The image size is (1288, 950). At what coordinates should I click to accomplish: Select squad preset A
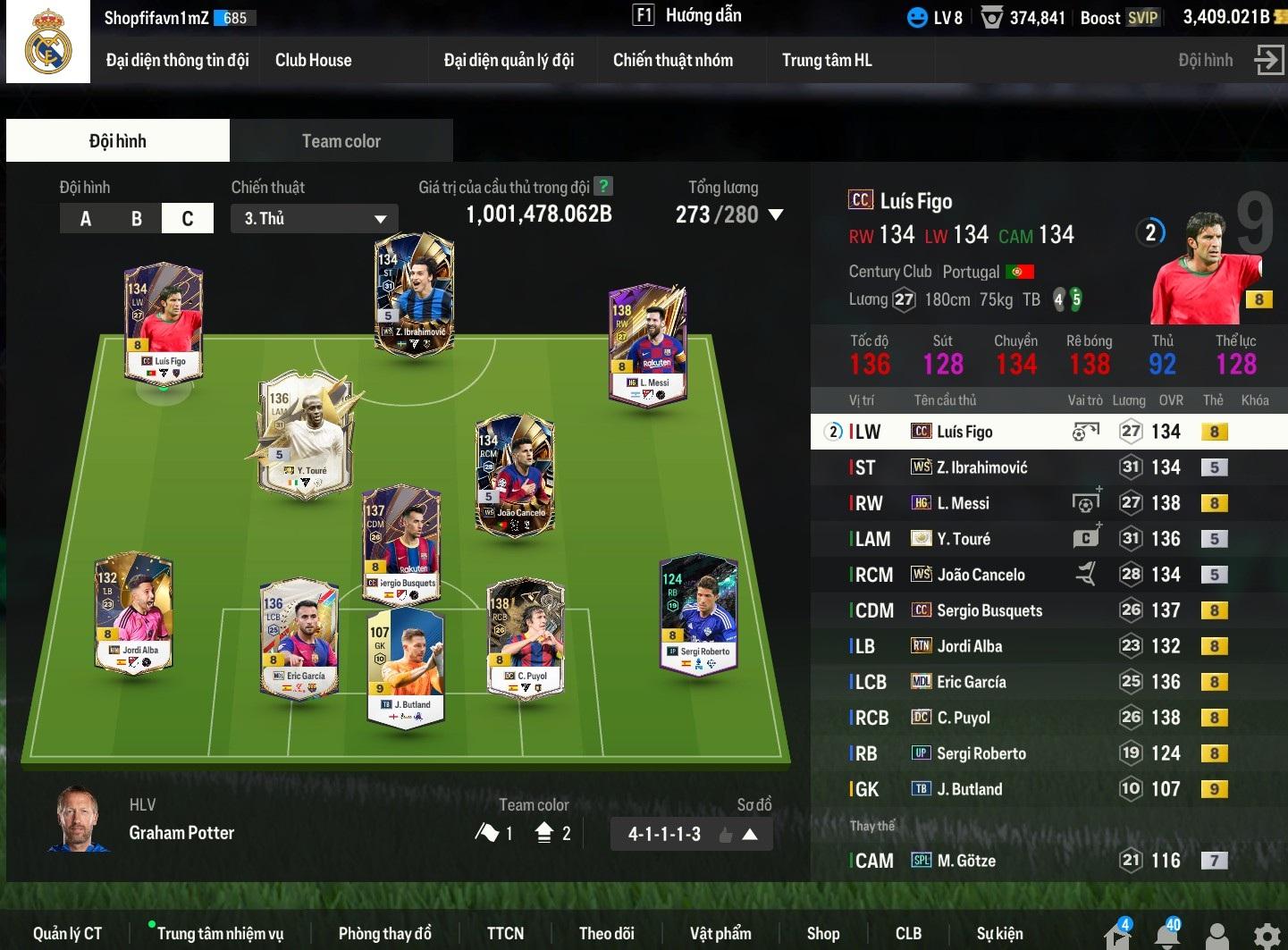[x=86, y=219]
